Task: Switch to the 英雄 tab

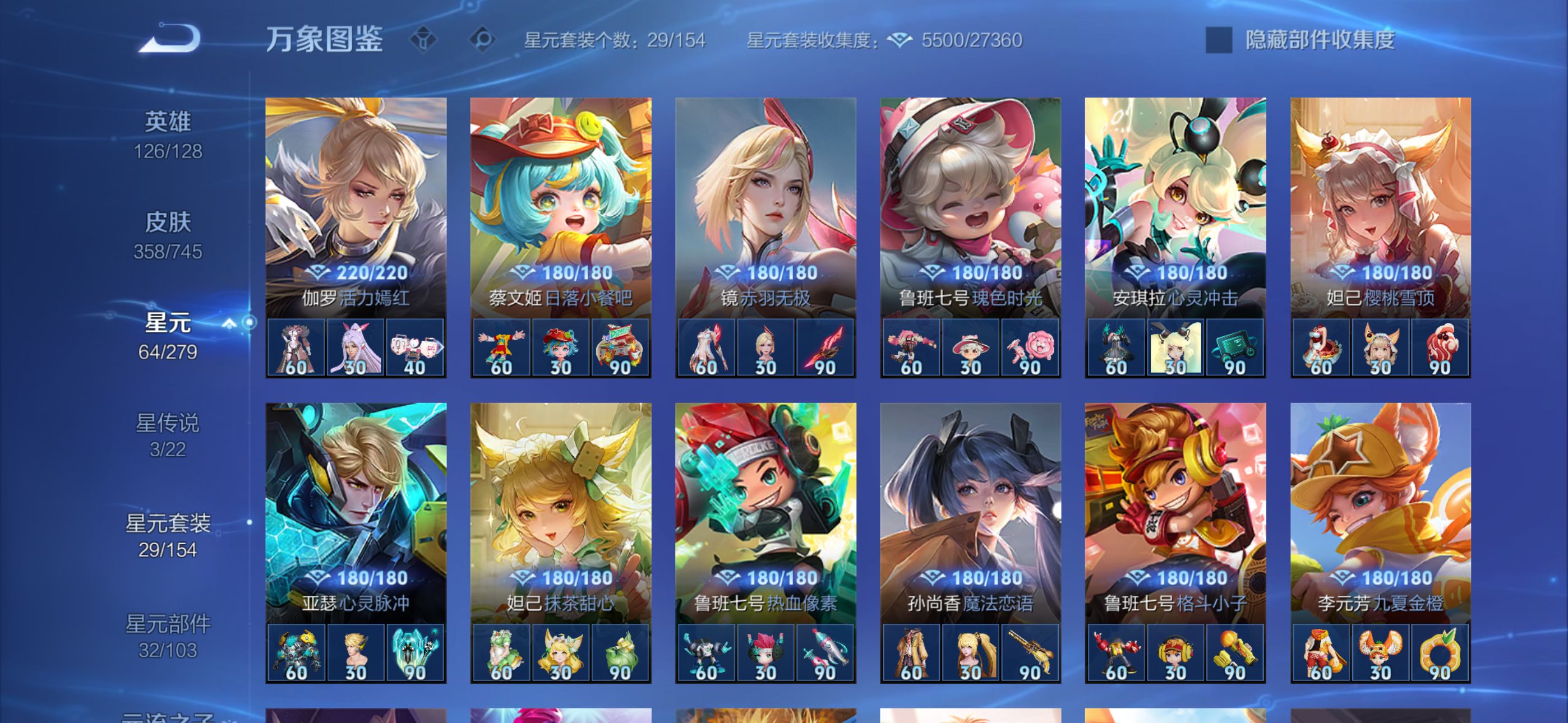Action: point(168,135)
